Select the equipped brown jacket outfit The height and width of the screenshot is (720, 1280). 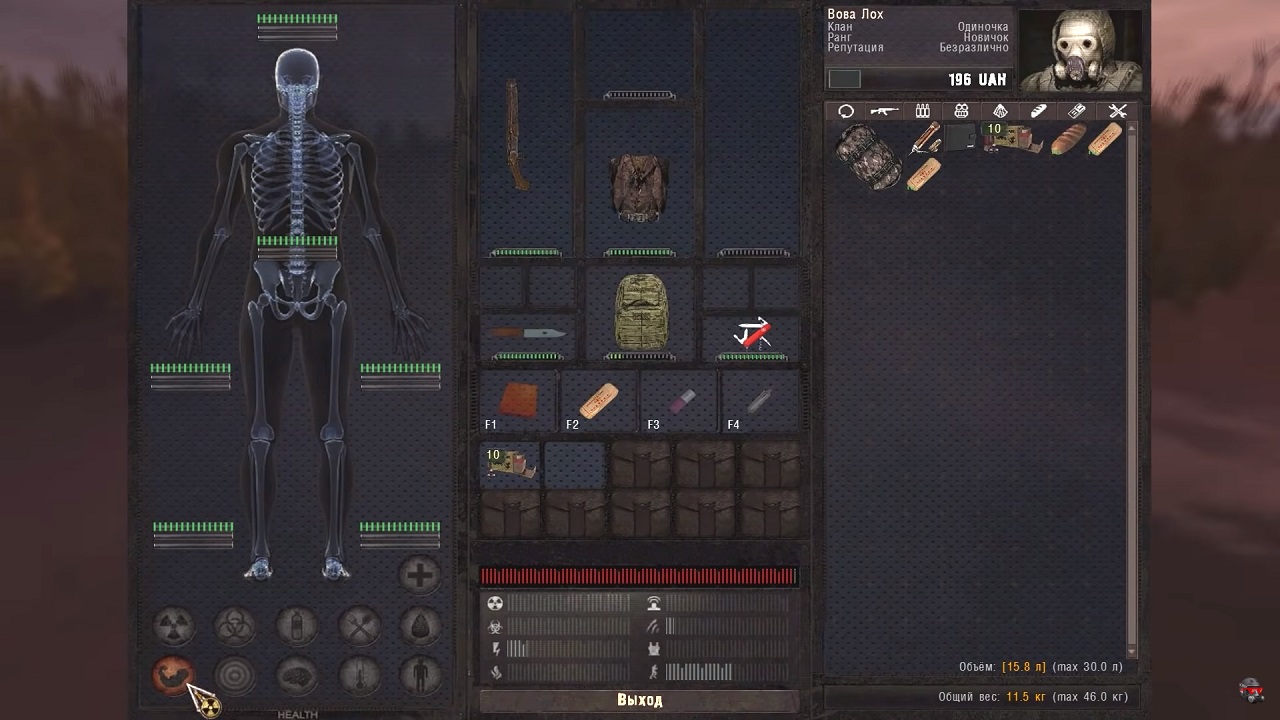(639, 185)
